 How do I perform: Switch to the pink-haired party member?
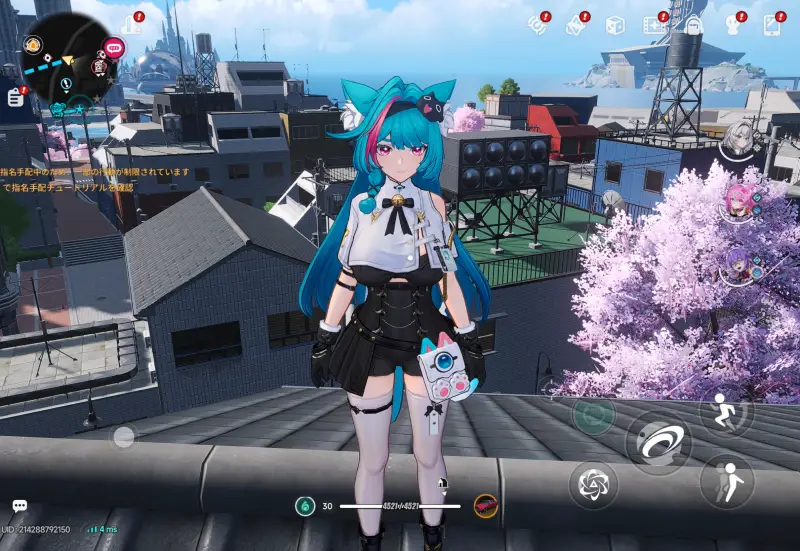tap(740, 201)
